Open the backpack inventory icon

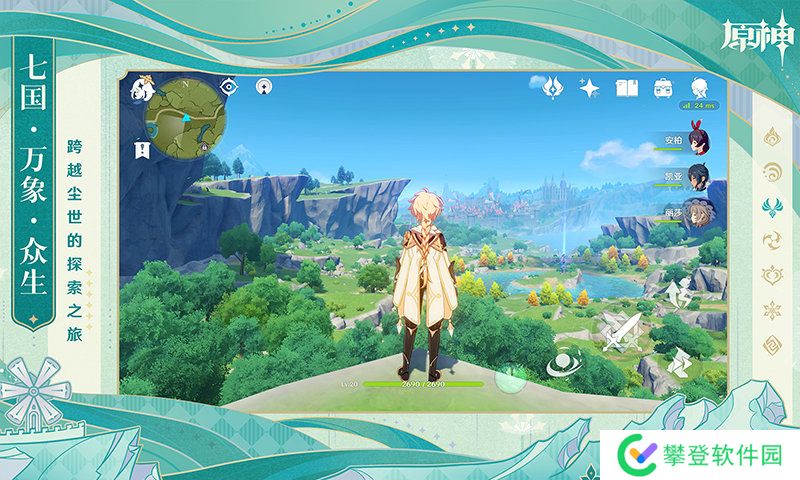point(663,89)
